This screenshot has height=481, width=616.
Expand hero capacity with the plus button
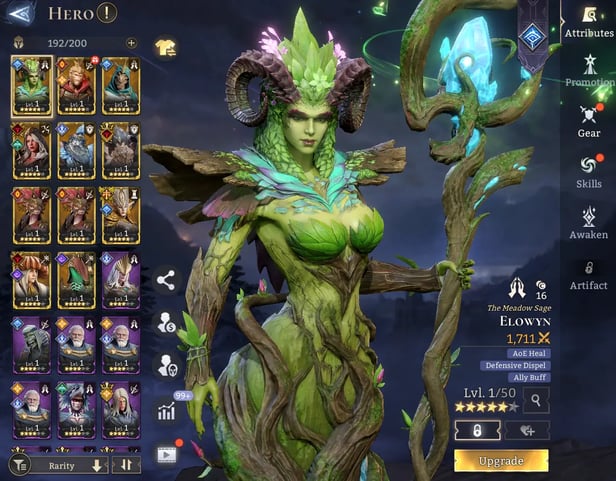coord(131,43)
